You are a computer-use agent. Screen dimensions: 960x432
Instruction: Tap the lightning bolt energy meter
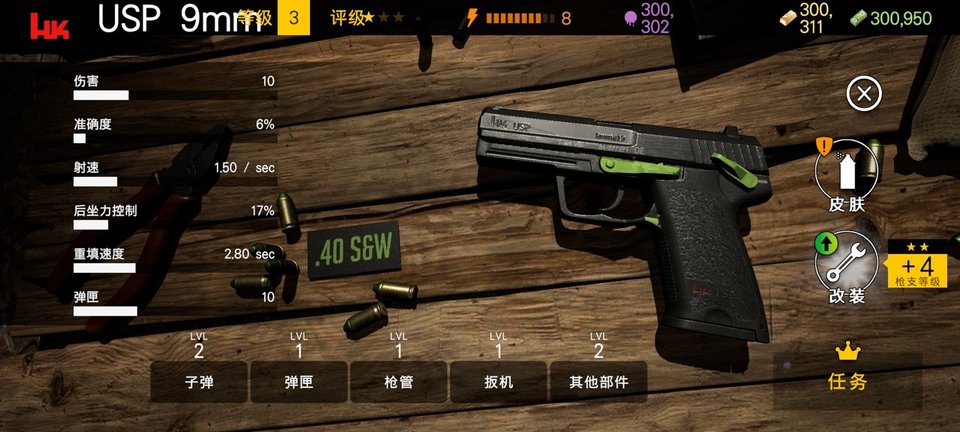click(x=520, y=18)
